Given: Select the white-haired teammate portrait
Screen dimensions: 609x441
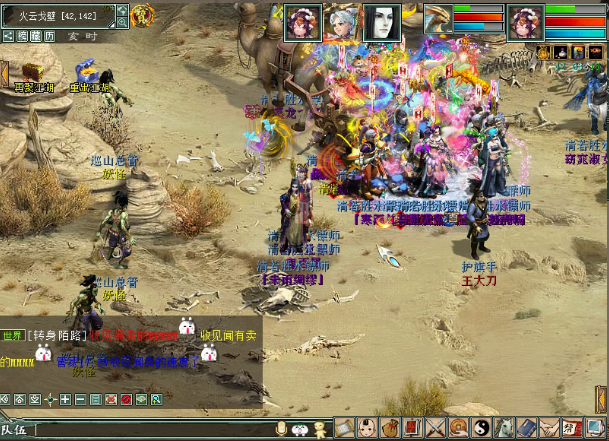Looking at the screenshot, I should [343, 20].
